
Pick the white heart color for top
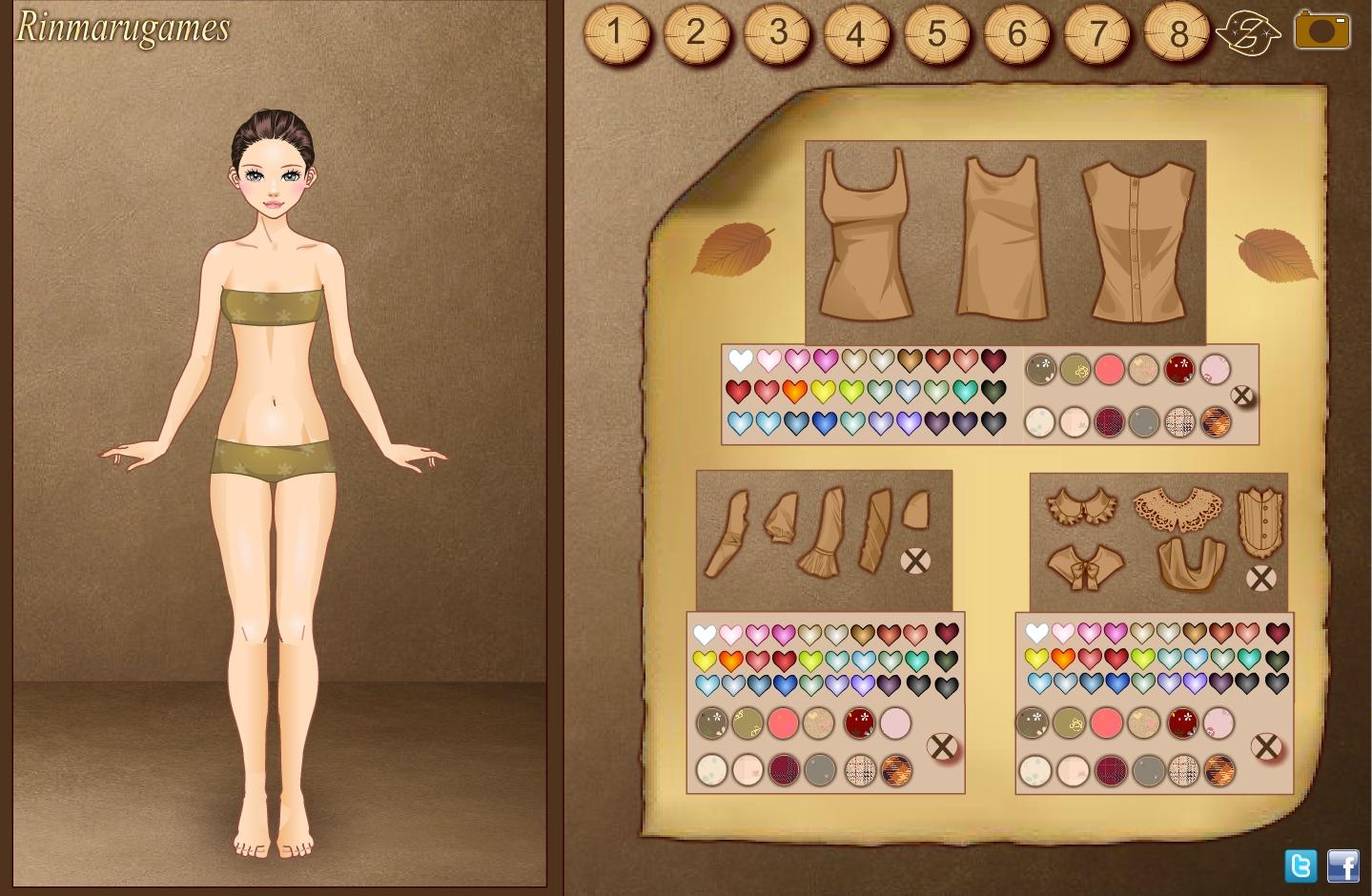click(x=740, y=360)
